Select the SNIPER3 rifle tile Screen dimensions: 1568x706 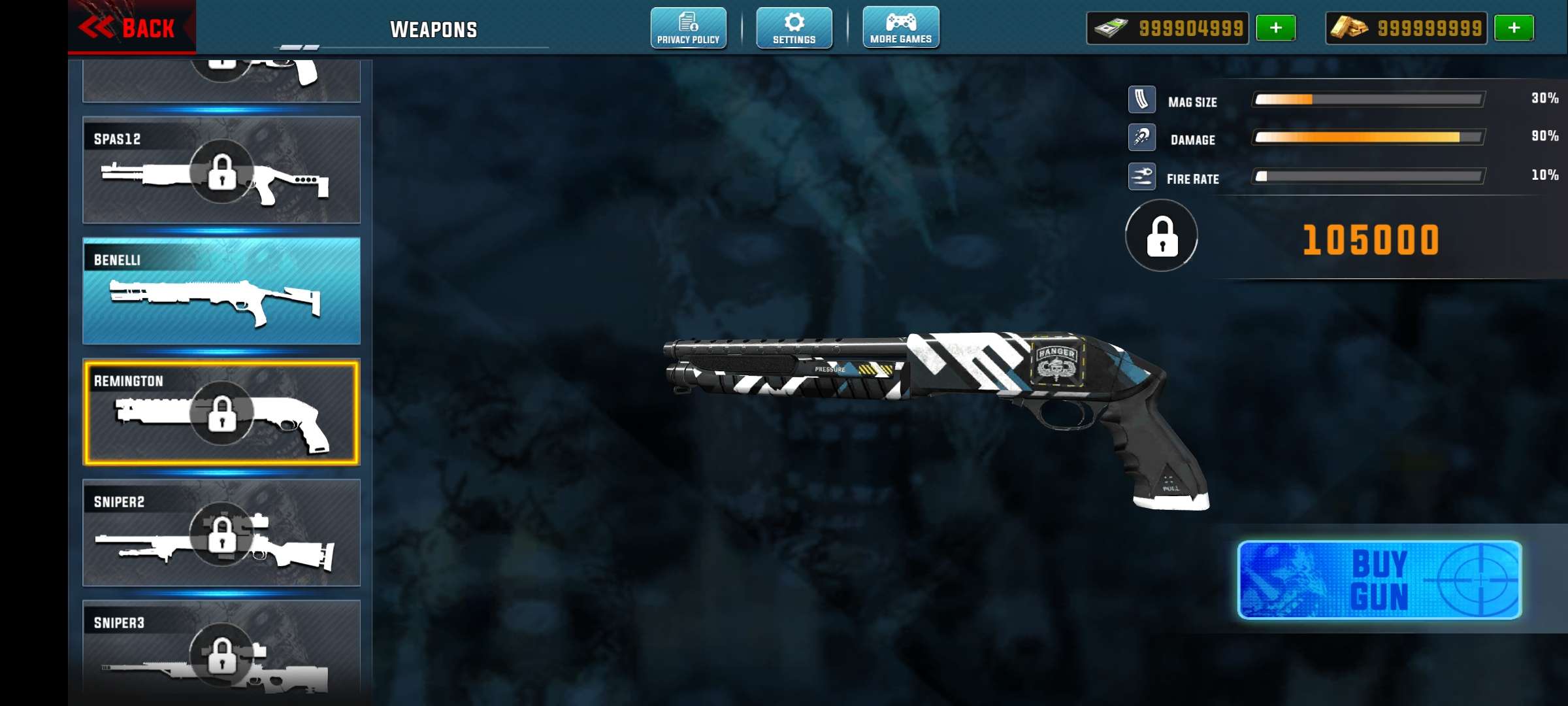coord(221,650)
